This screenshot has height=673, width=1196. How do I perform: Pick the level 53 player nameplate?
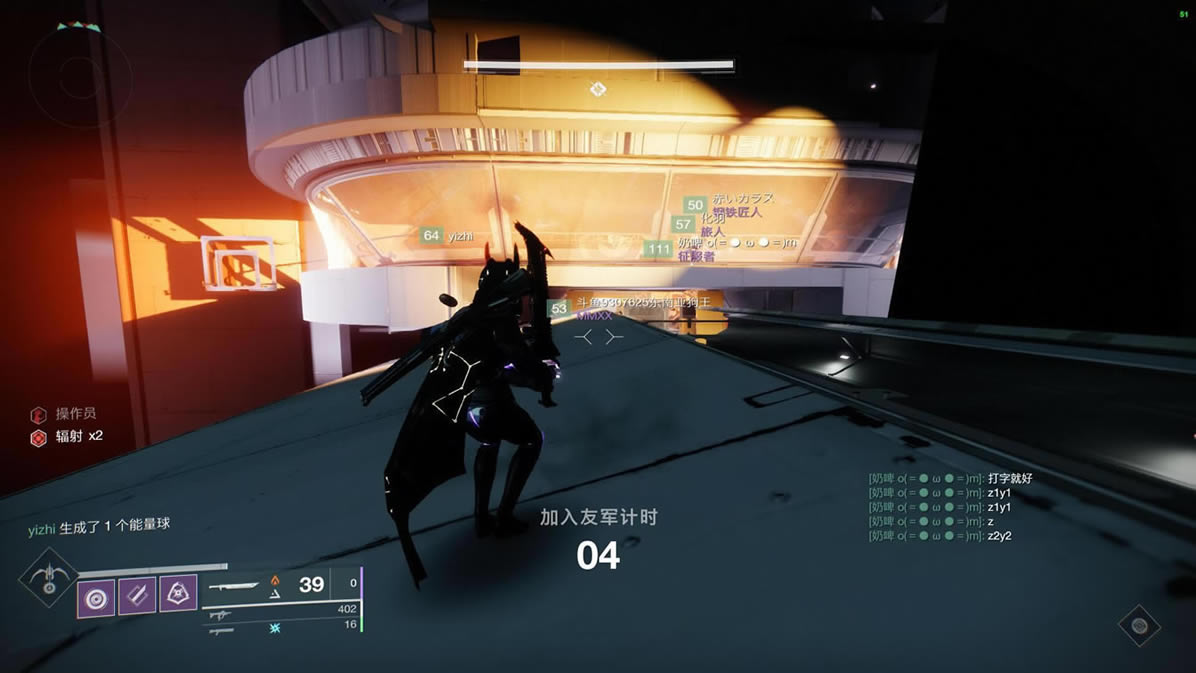coord(632,306)
